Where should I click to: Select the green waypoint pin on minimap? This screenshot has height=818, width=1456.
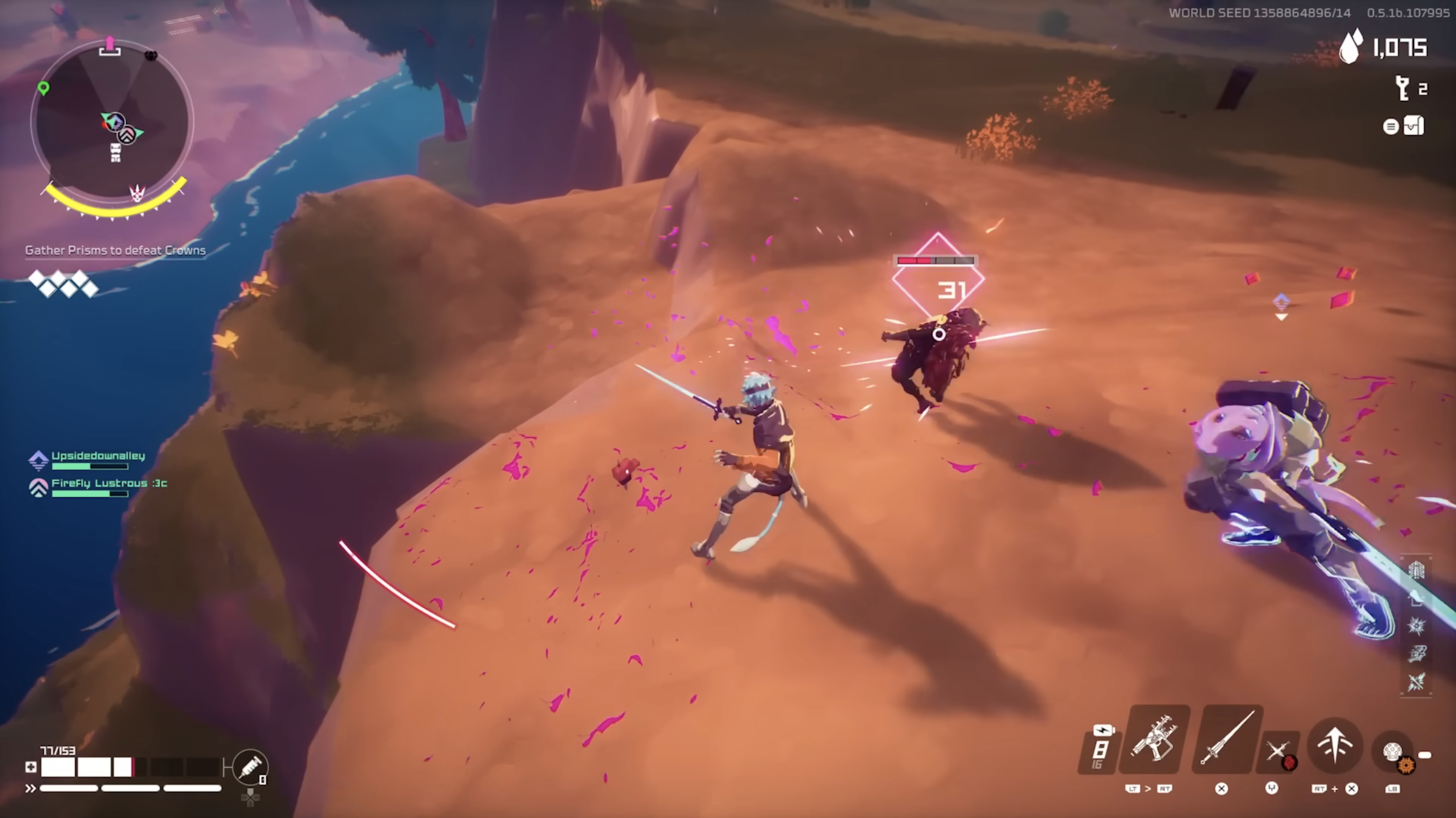pyautogui.click(x=43, y=88)
